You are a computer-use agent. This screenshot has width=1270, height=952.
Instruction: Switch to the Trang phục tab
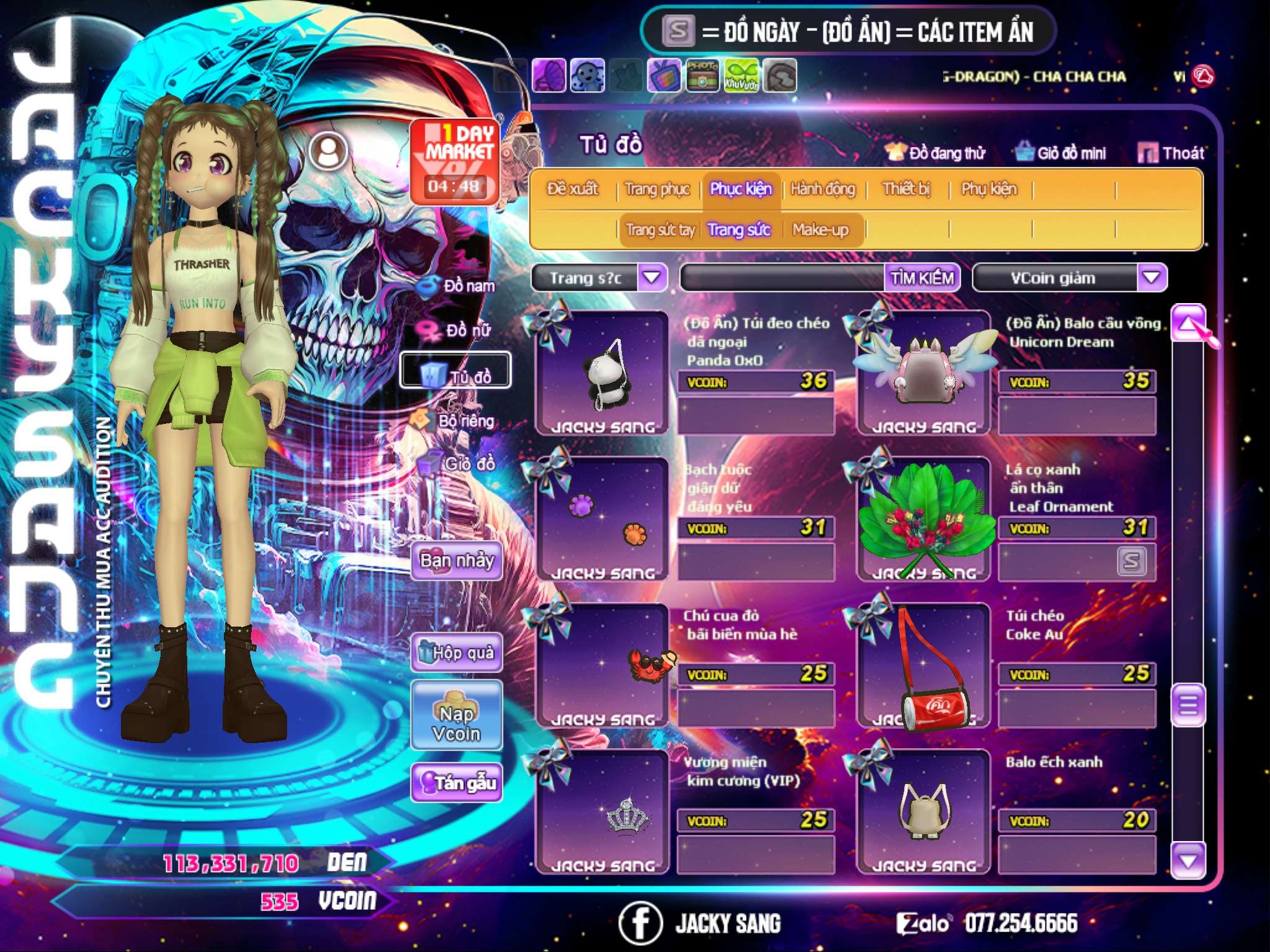tap(657, 189)
